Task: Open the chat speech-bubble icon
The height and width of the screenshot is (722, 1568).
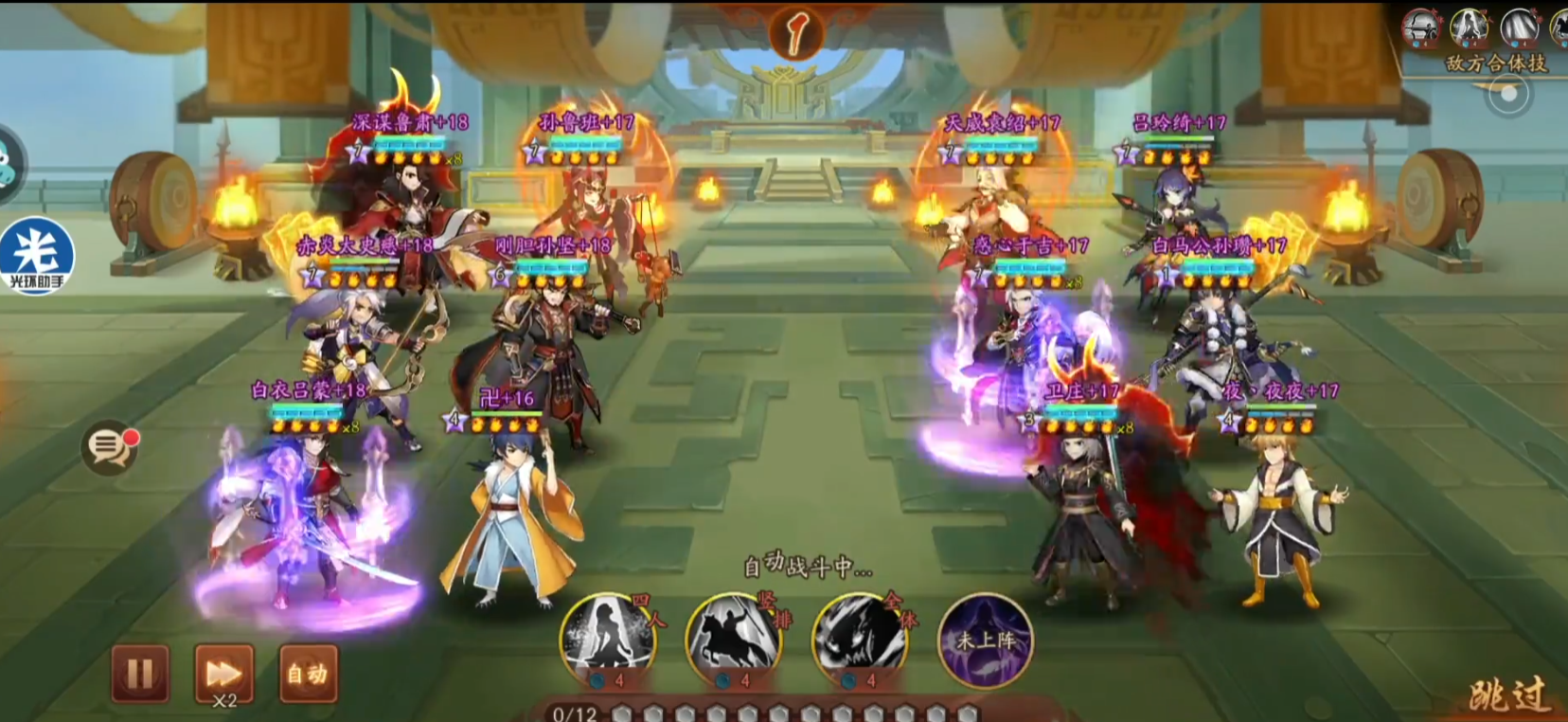Action: 109,447
